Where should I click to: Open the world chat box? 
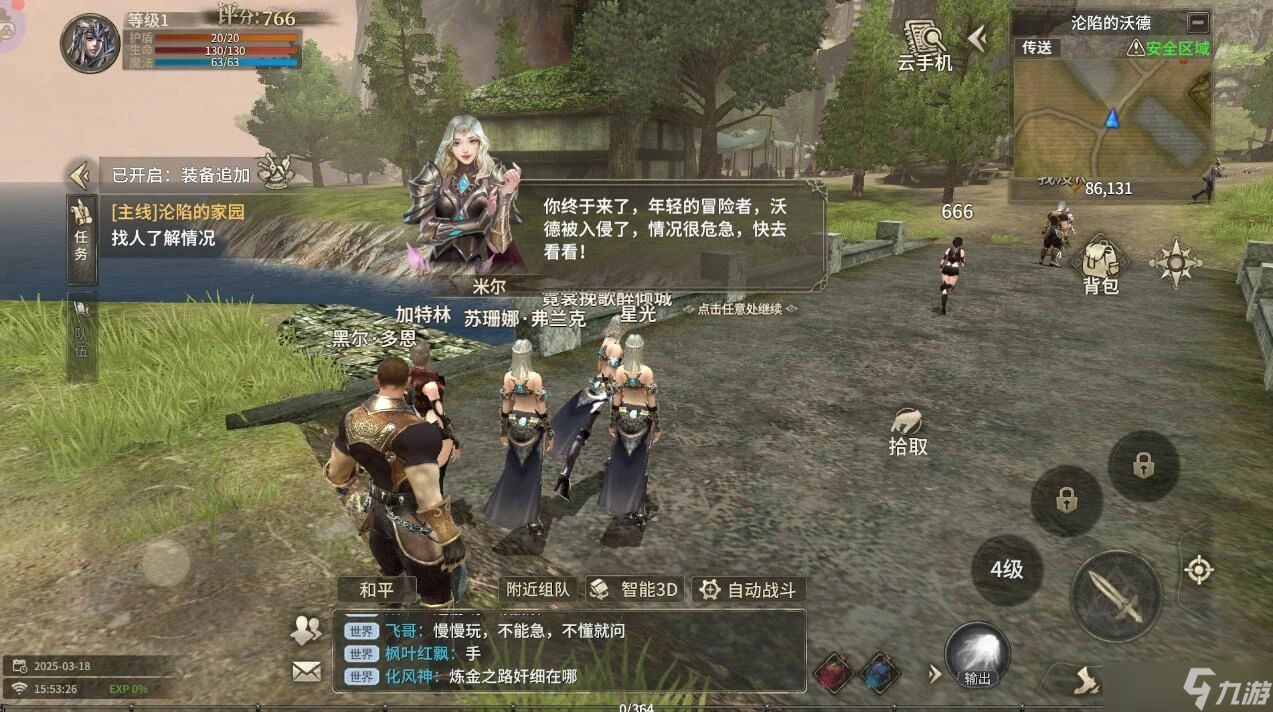[570, 652]
